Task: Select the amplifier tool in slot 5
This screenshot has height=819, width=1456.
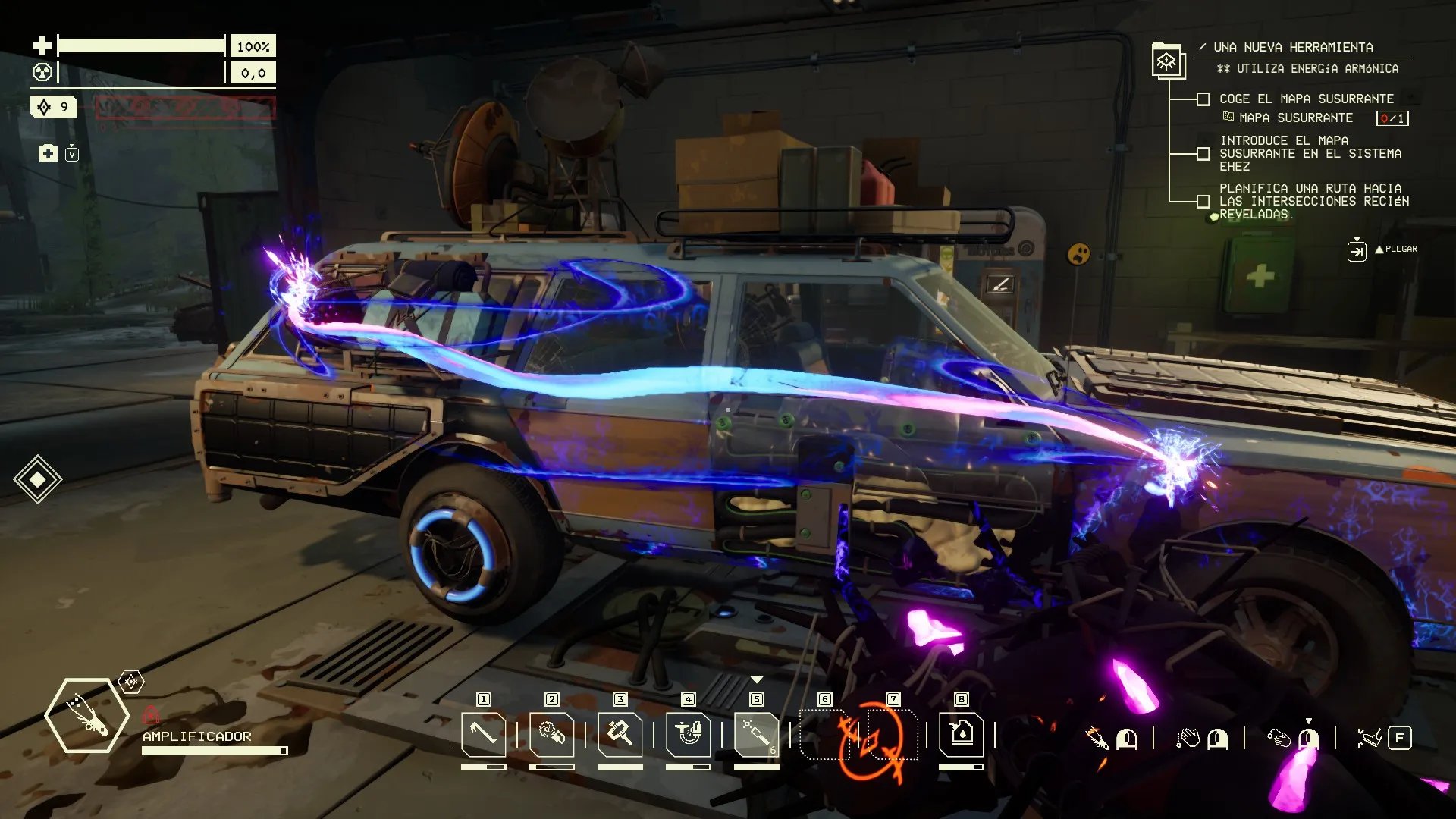Action: click(756, 734)
